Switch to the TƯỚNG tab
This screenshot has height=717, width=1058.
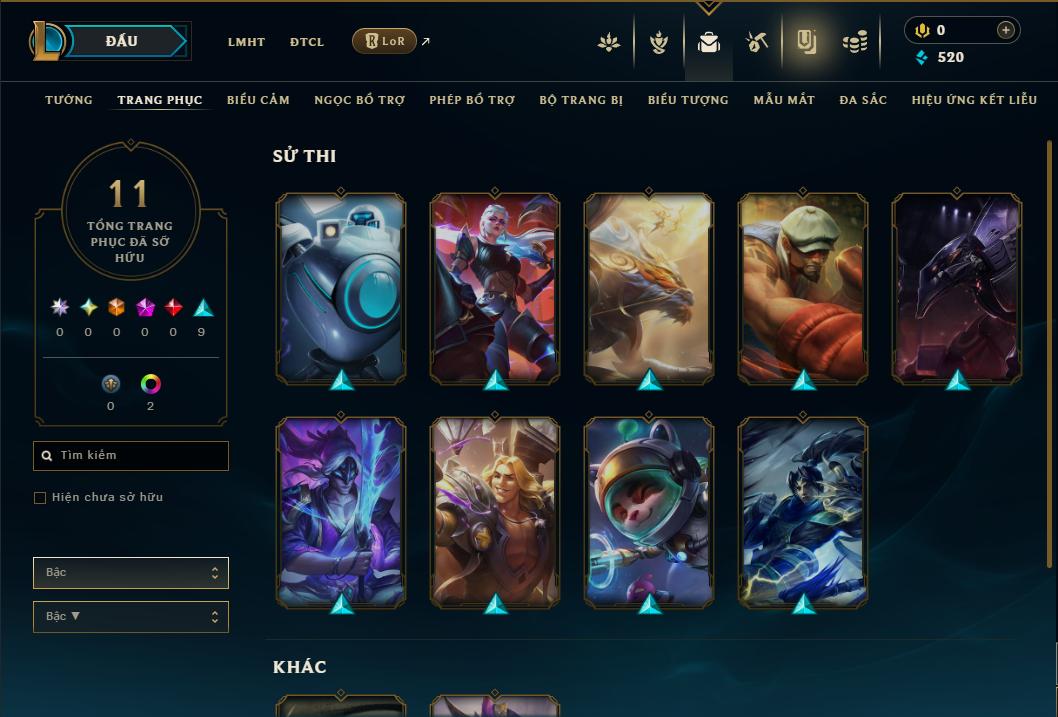point(69,100)
